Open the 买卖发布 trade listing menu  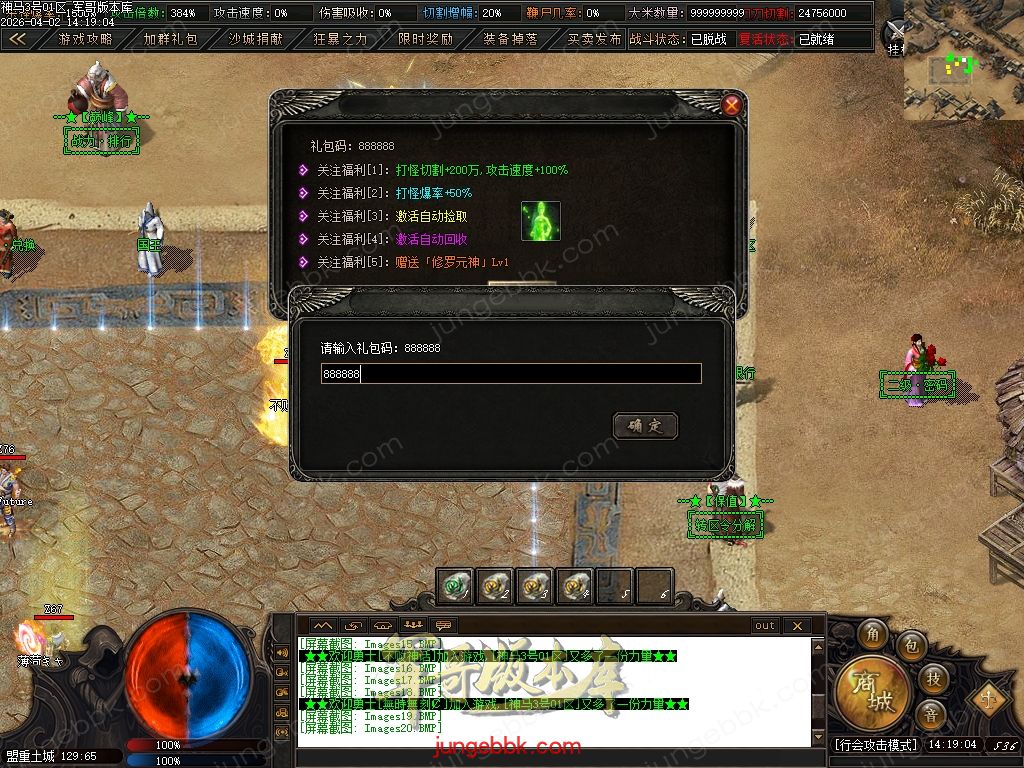click(594, 39)
